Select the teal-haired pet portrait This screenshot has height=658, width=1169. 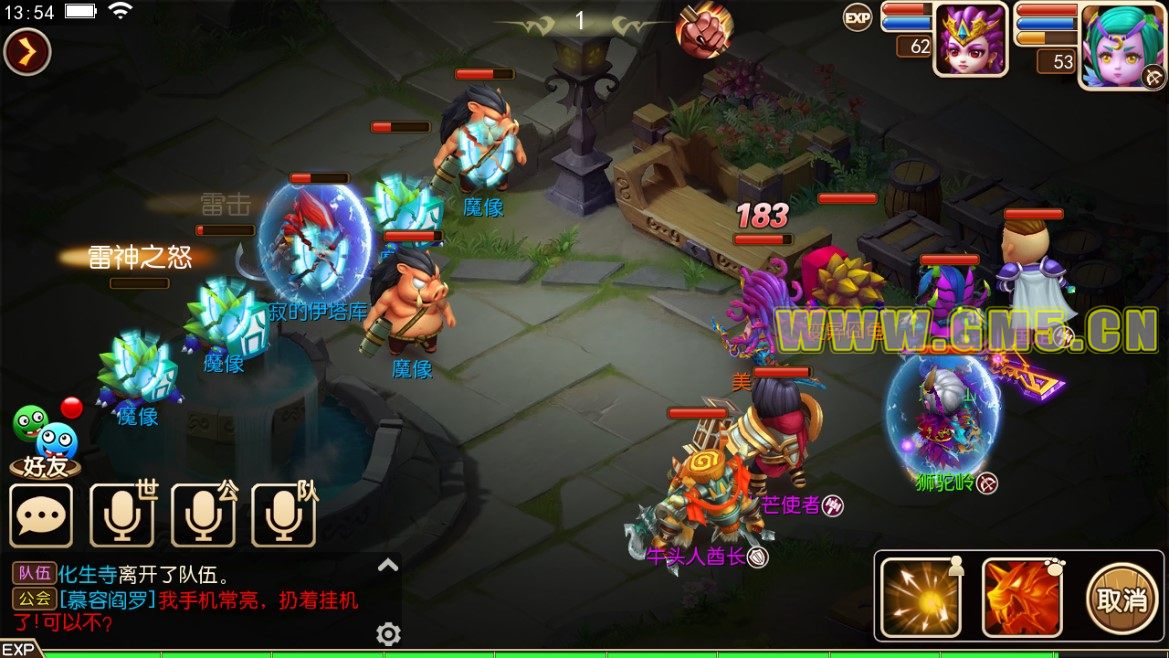tap(1117, 44)
